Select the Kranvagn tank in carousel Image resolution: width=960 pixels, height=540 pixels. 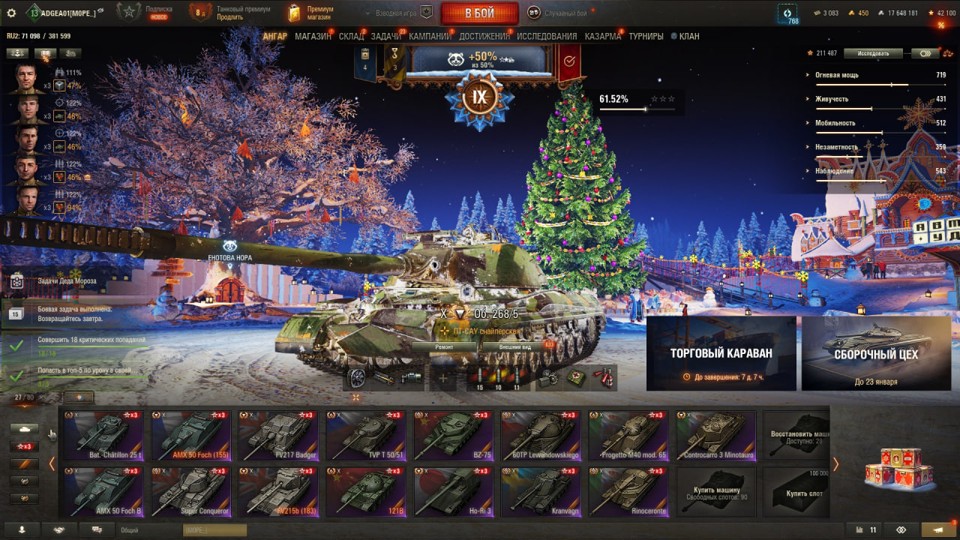(x=539, y=490)
